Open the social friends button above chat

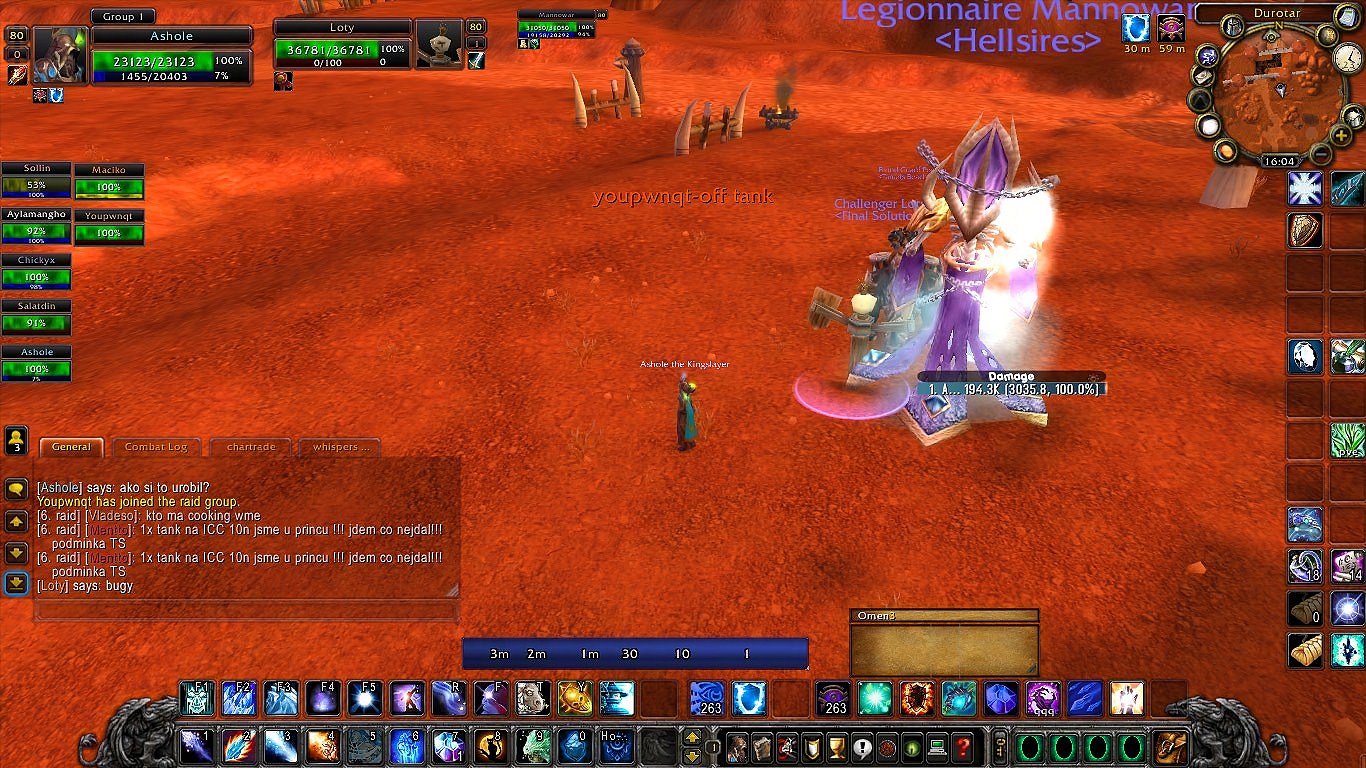16,439
